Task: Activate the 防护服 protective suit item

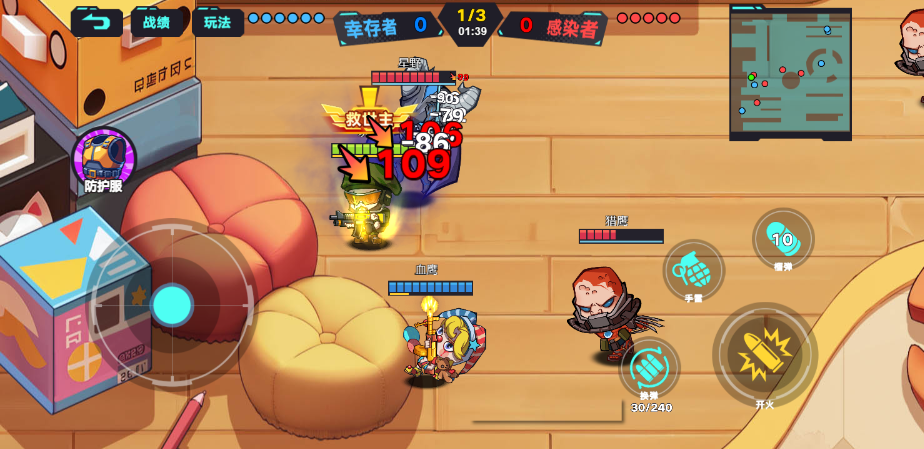Action: (x=103, y=156)
